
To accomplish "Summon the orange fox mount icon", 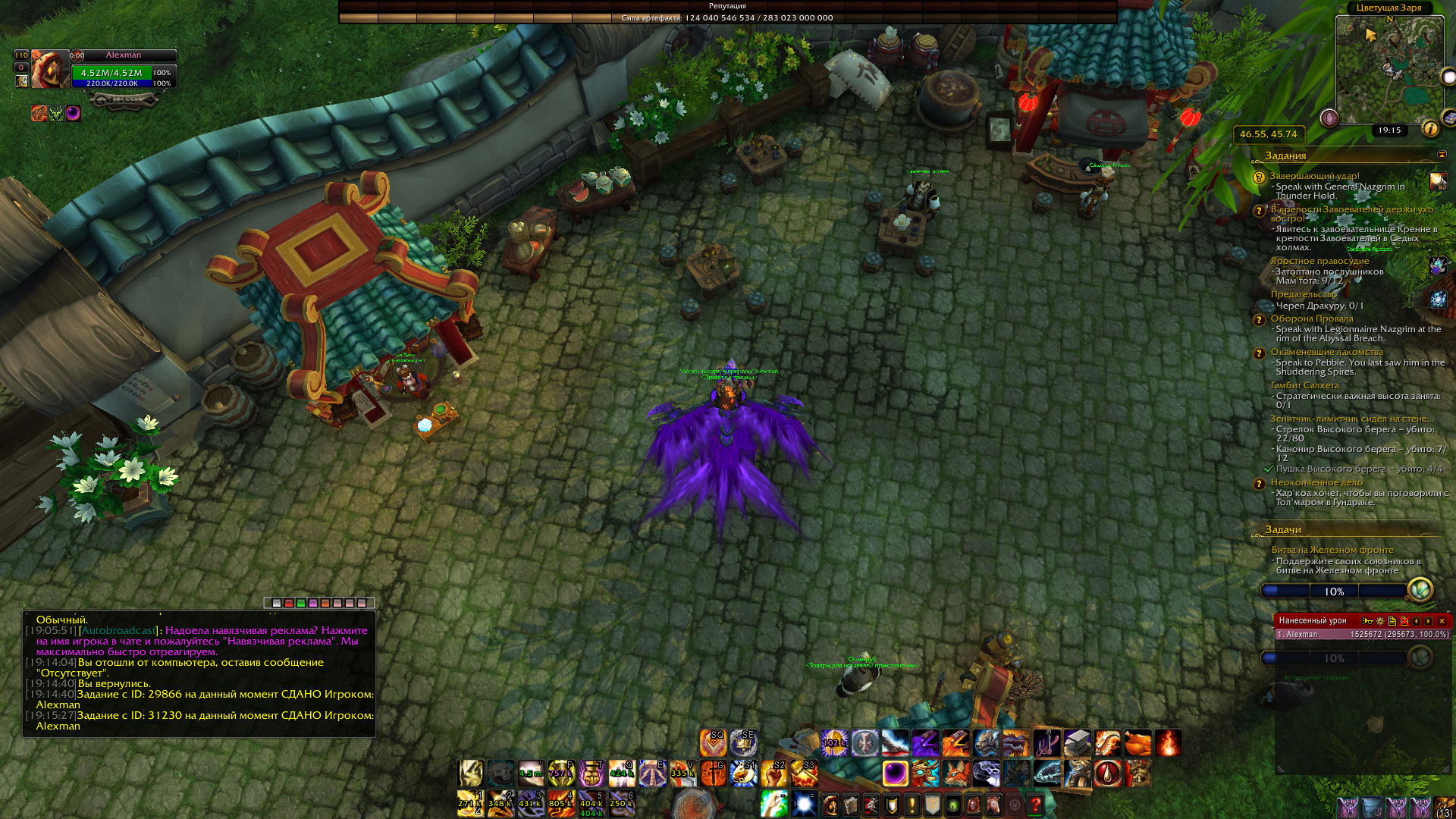I will [x=956, y=774].
